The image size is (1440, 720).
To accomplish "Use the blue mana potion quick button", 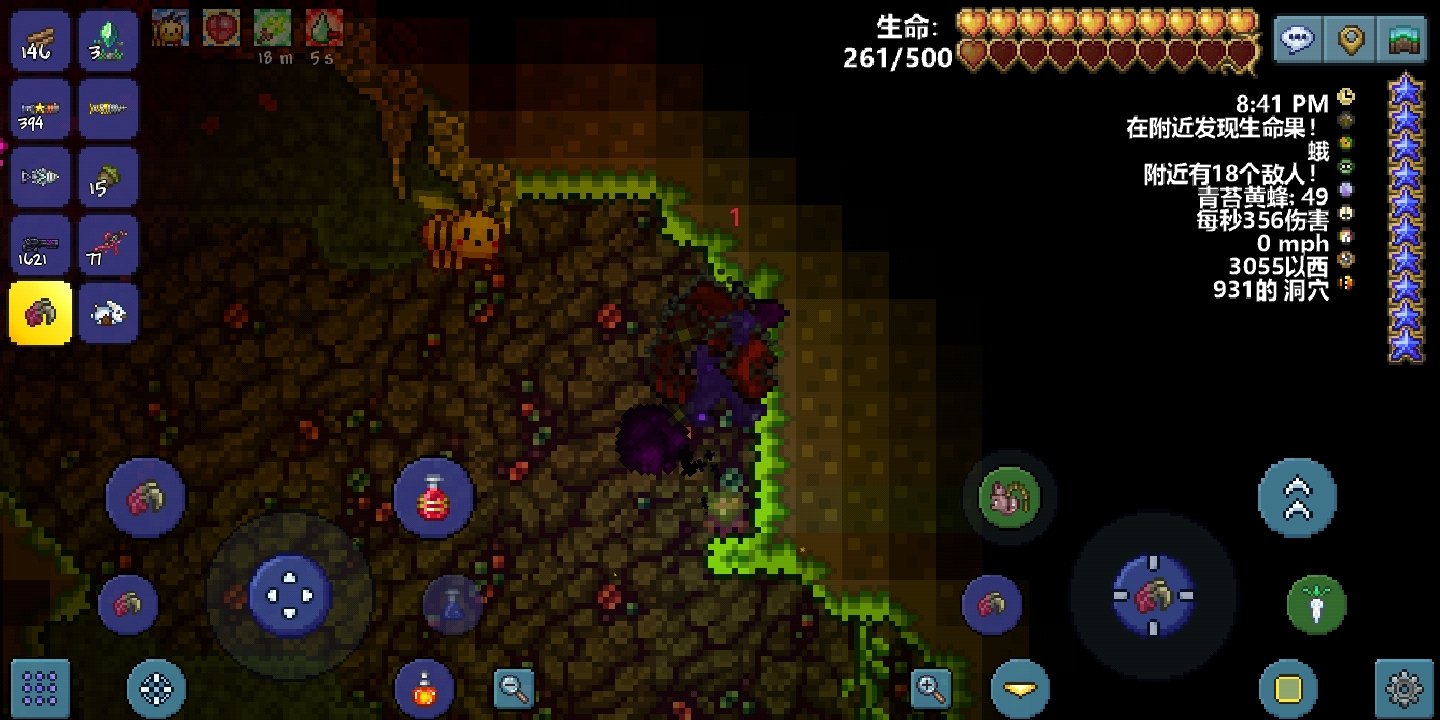I will tap(453, 604).
